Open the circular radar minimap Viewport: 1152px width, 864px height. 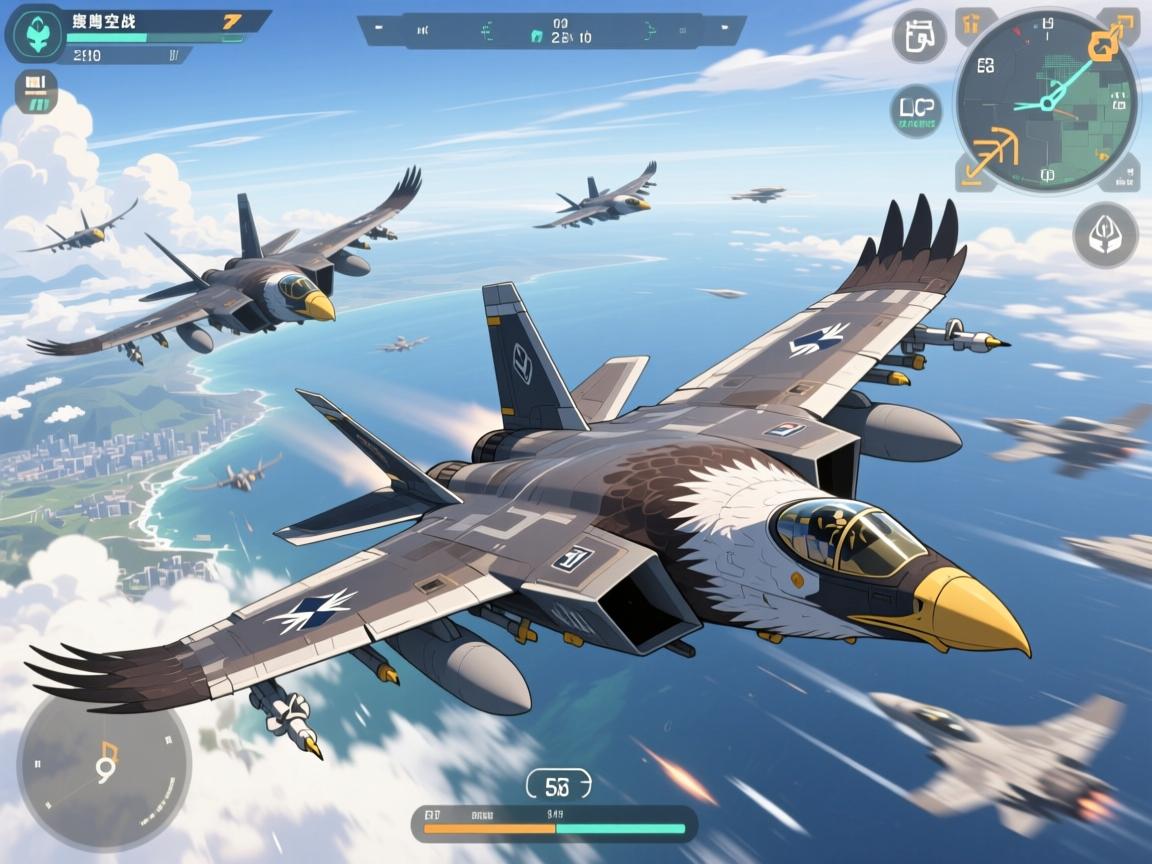pyautogui.click(x=1046, y=100)
